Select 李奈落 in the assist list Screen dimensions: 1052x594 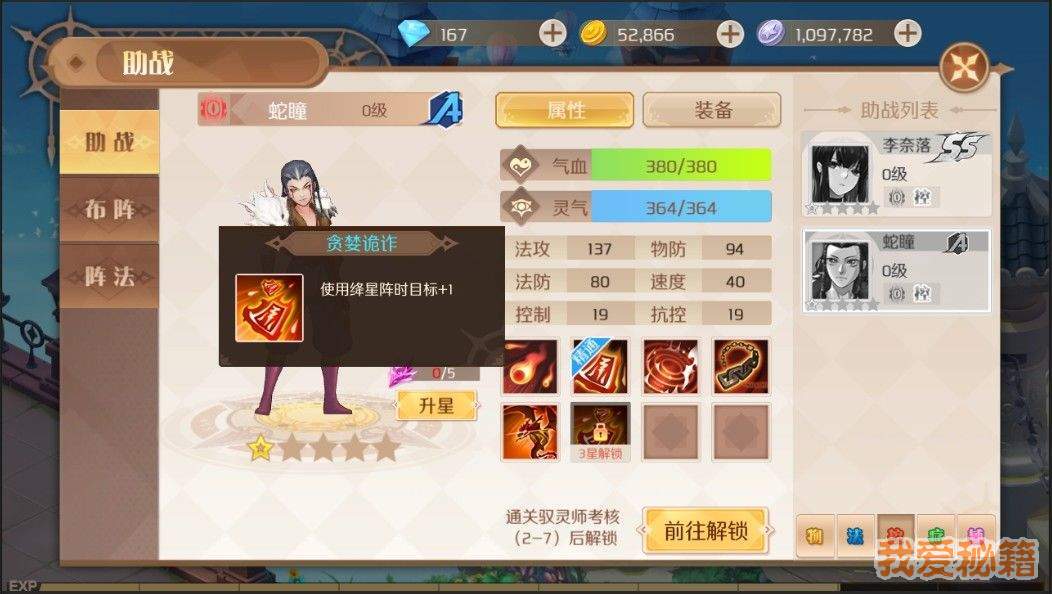[x=897, y=174]
